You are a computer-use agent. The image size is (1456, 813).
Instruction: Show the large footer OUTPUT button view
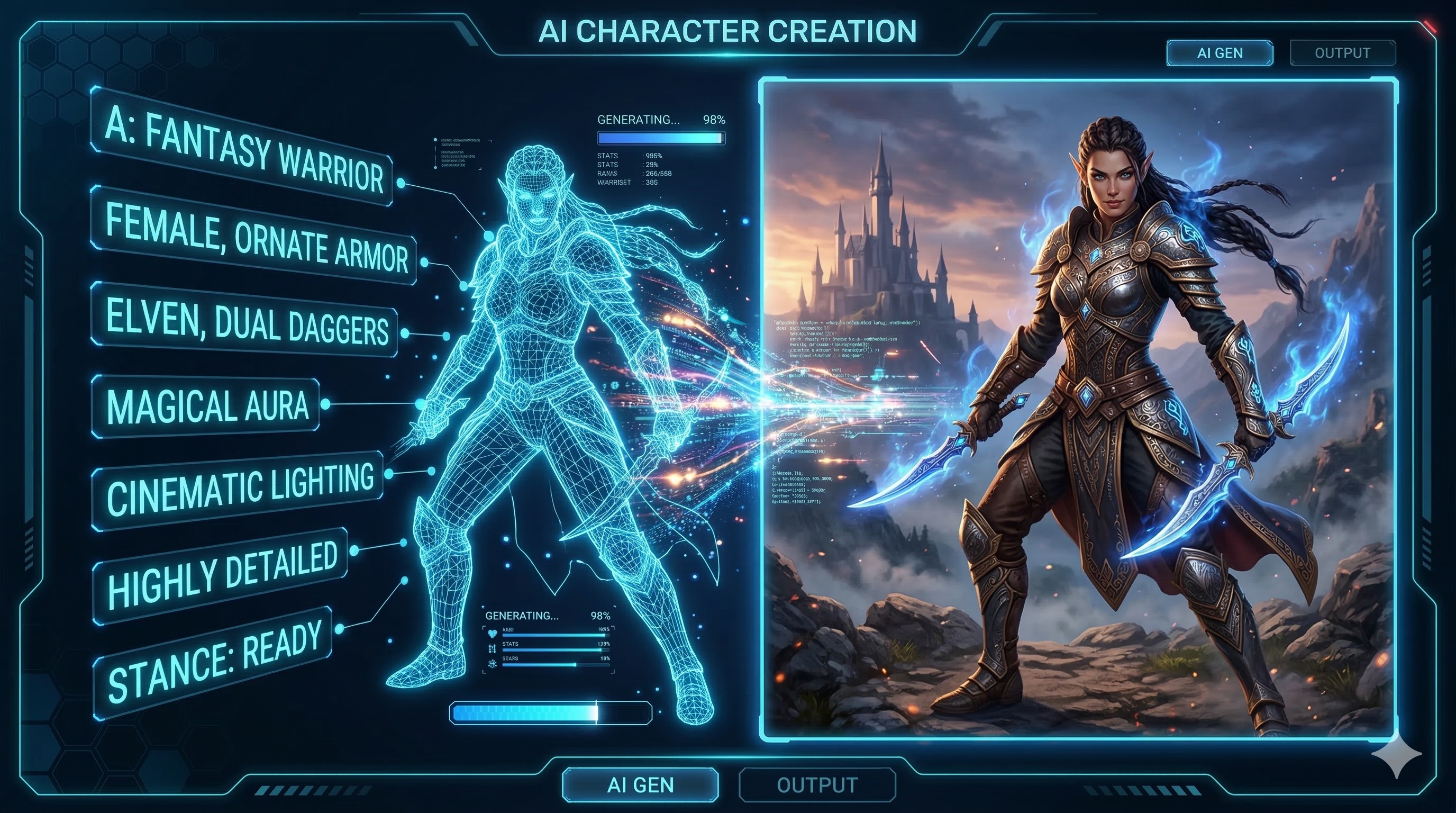[x=817, y=785]
